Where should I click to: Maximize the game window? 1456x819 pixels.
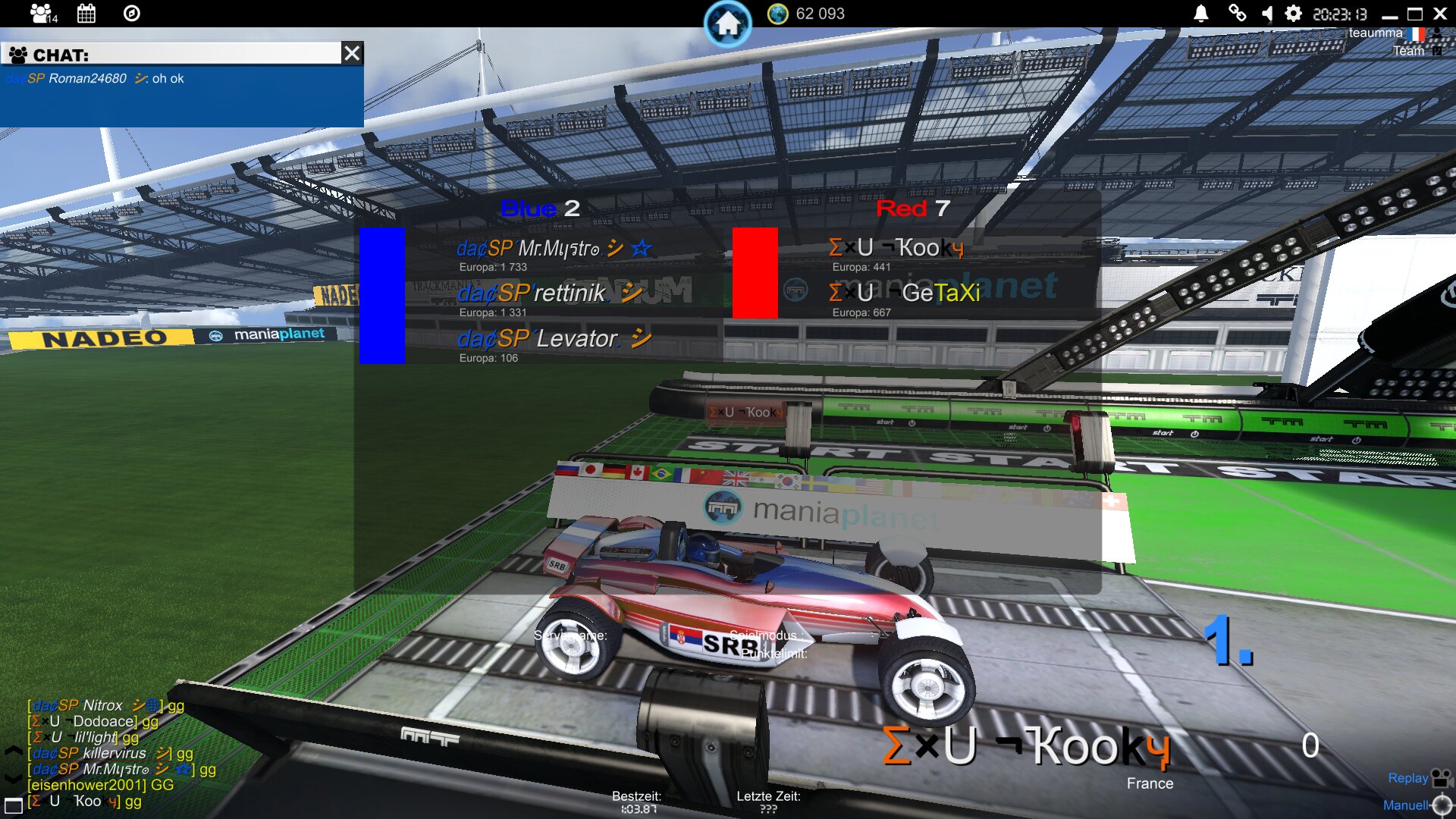(x=1415, y=14)
